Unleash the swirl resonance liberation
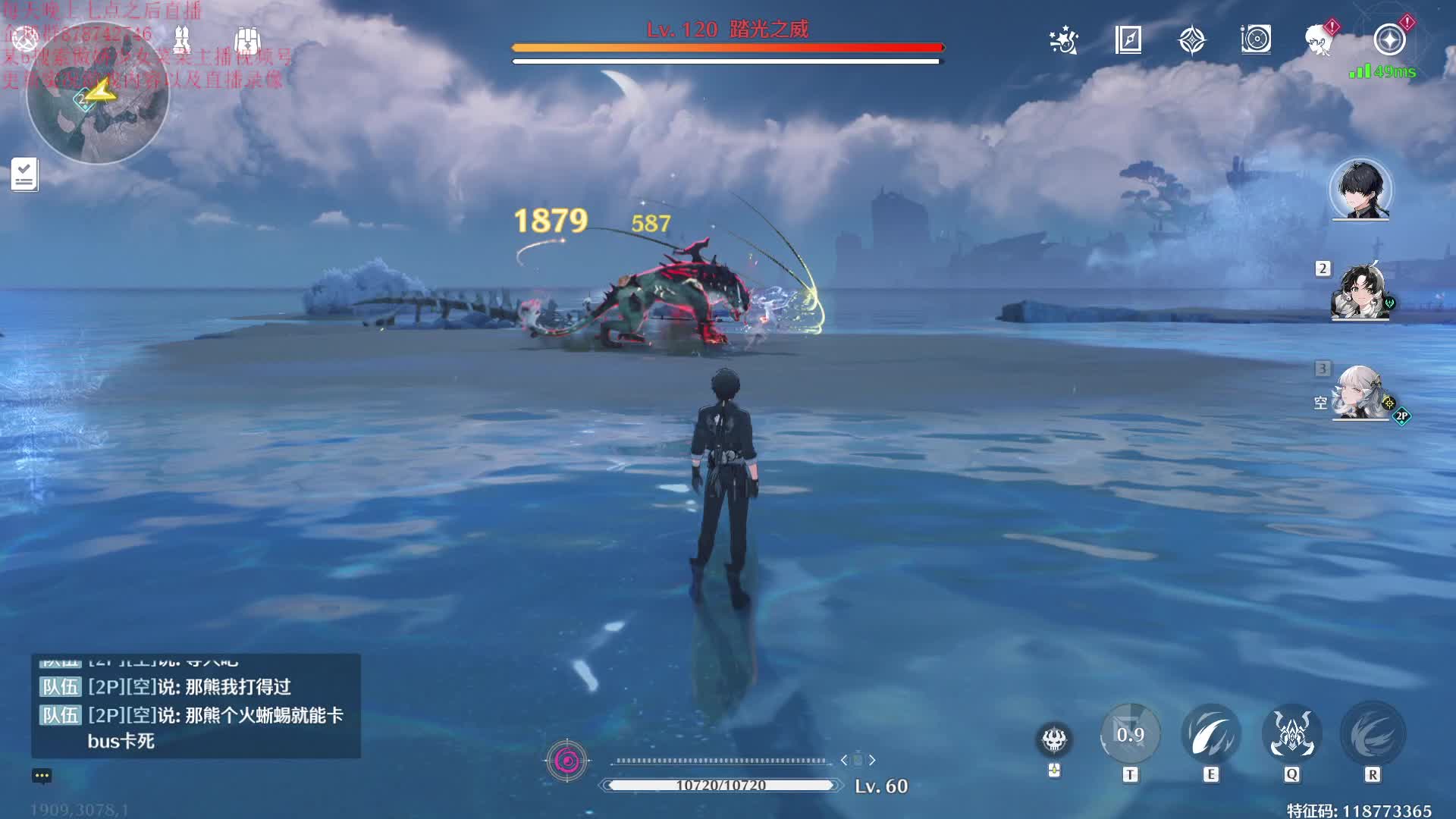Screen dimensions: 1456x819 coord(1373,734)
